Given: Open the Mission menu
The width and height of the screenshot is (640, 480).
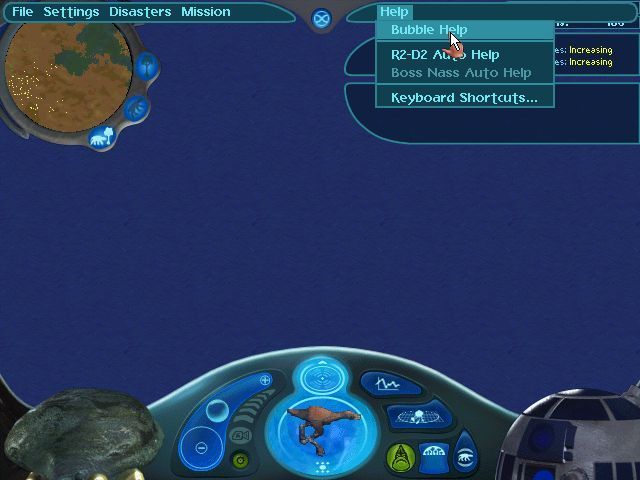Looking at the screenshot, I should click(x=206, y=12).
